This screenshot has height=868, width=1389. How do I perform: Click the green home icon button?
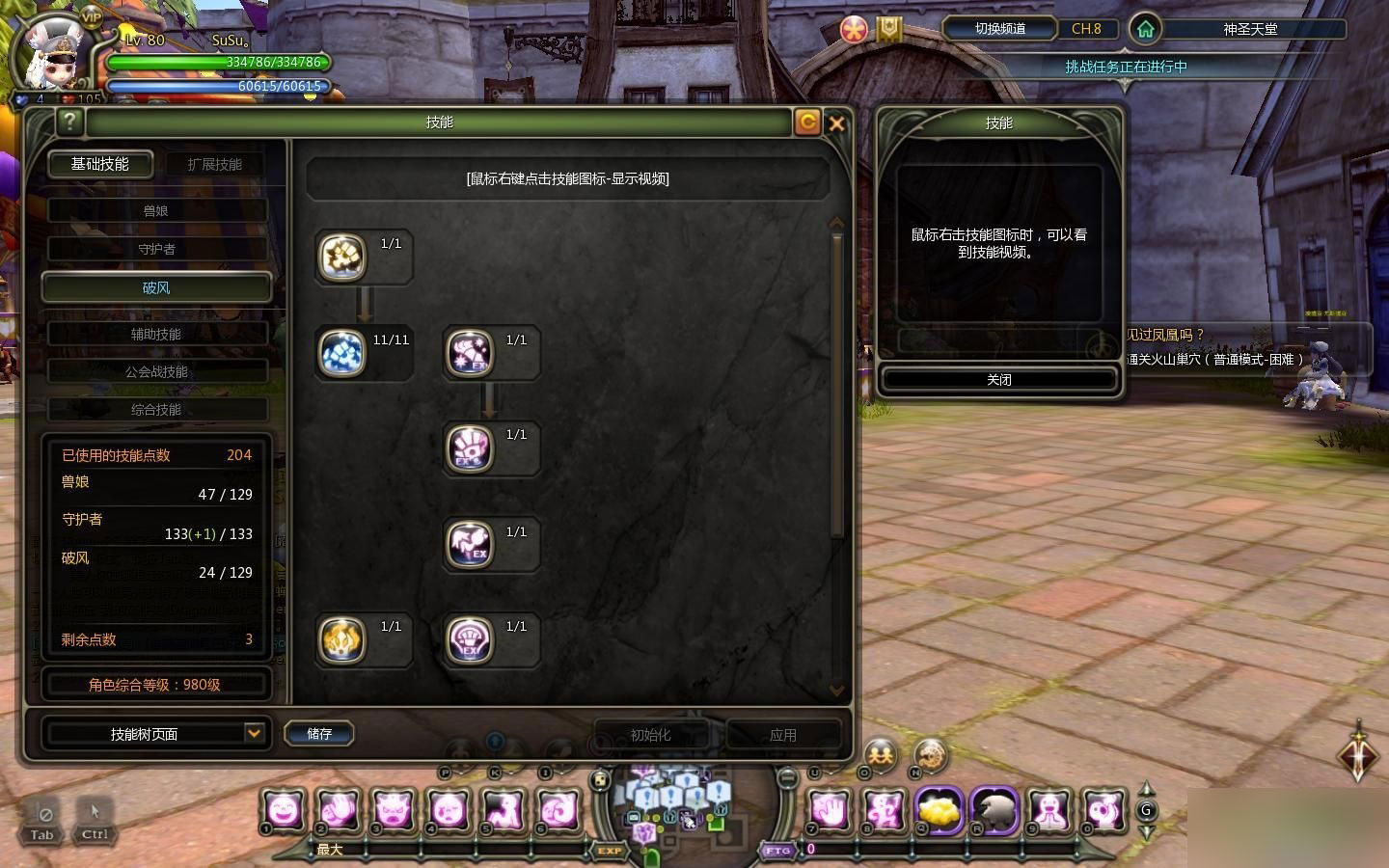coord(1145,29)
